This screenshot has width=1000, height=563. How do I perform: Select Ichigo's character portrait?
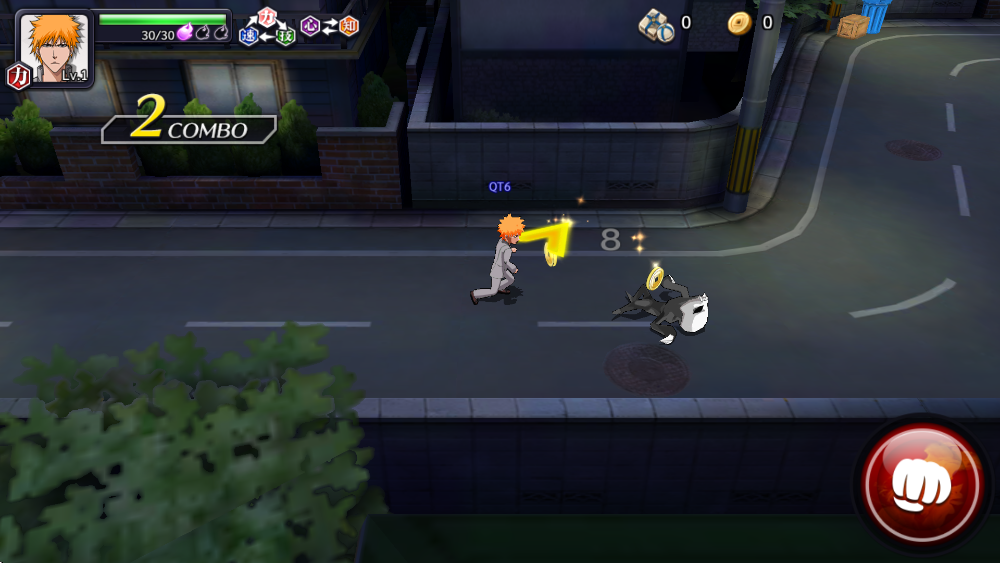[x=55, y=48]
